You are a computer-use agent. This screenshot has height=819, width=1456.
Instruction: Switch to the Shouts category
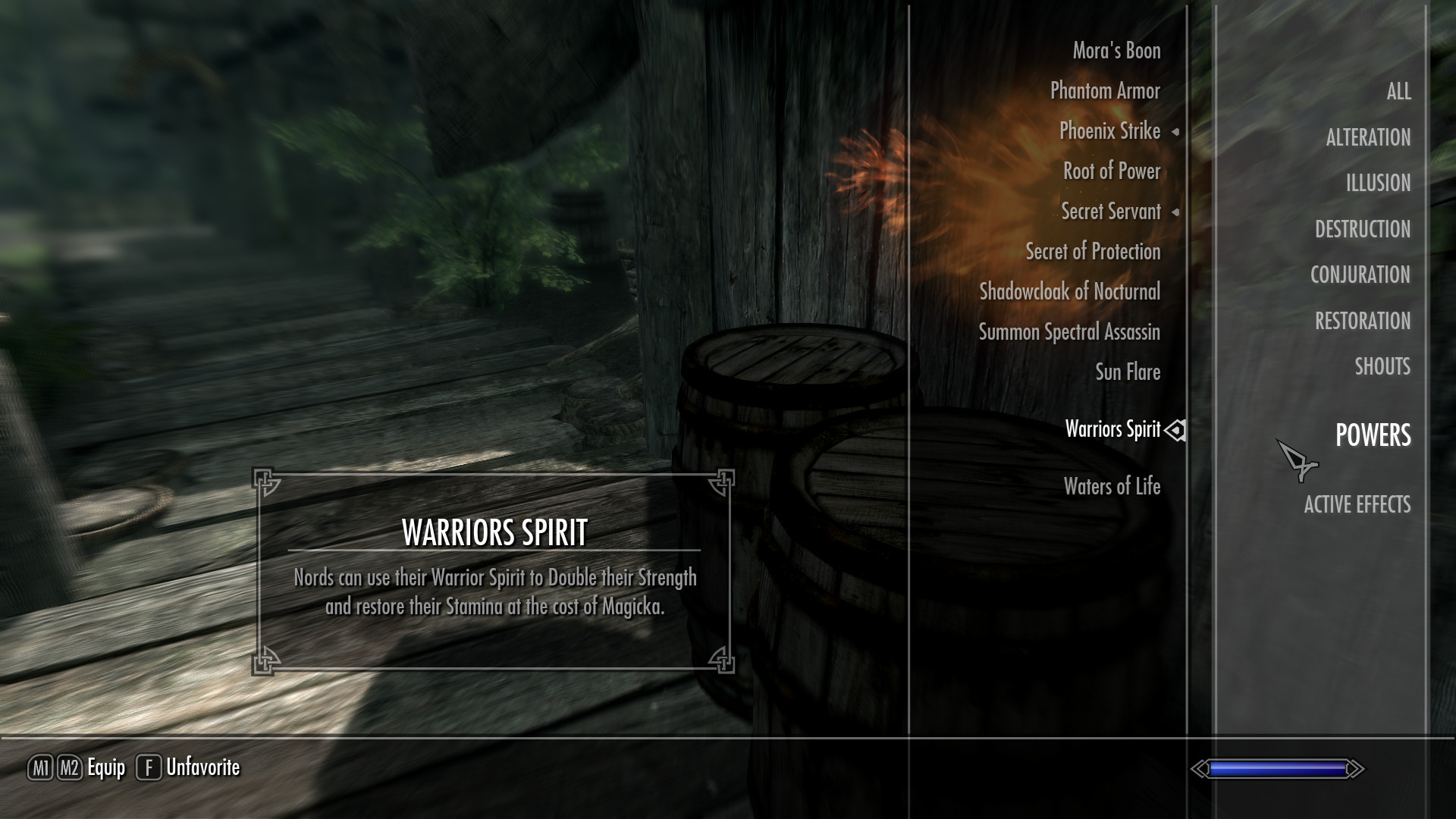(x=1382, y=366)
